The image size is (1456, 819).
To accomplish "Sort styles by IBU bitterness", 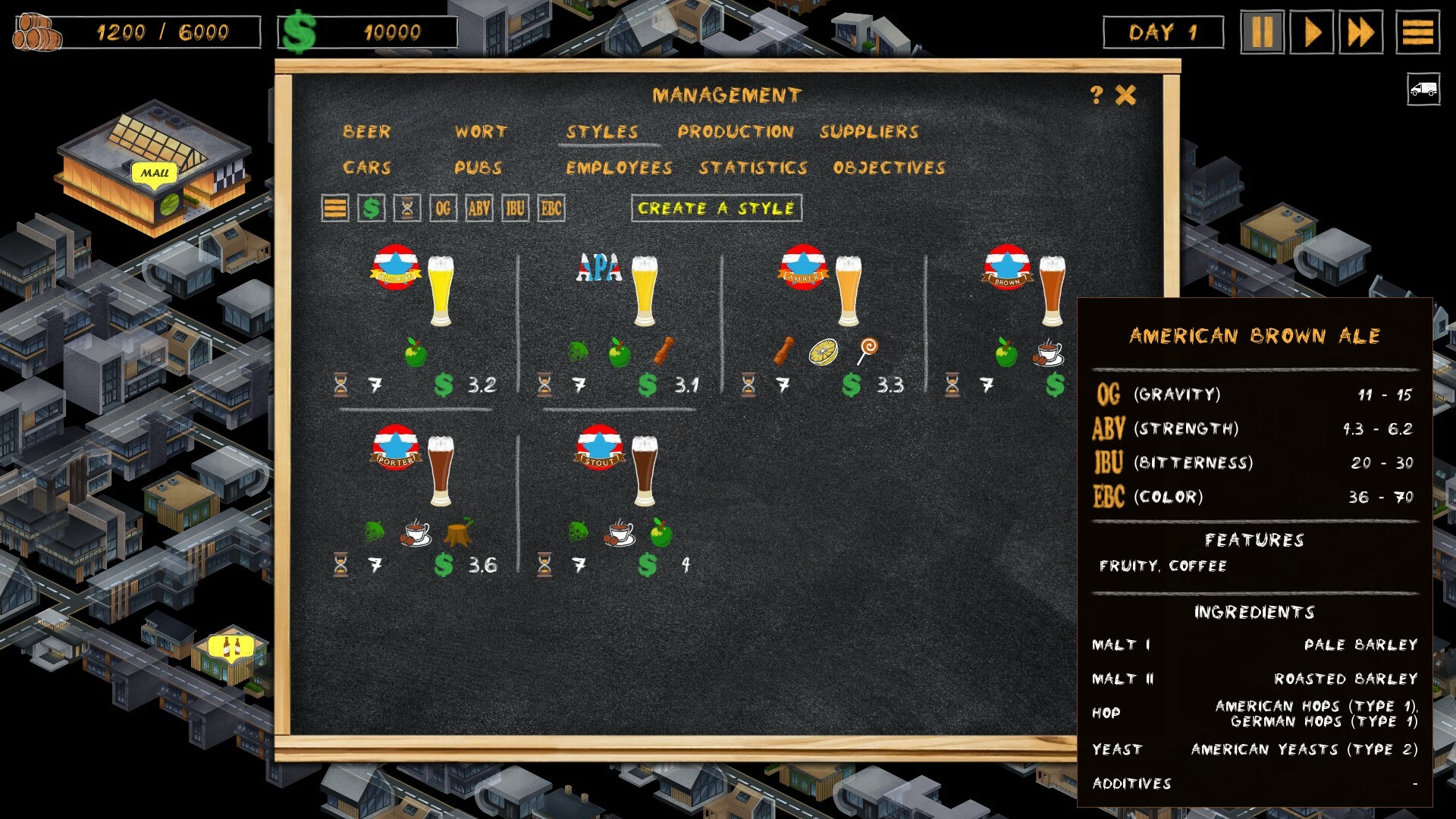I will click(x=514, y=207).
